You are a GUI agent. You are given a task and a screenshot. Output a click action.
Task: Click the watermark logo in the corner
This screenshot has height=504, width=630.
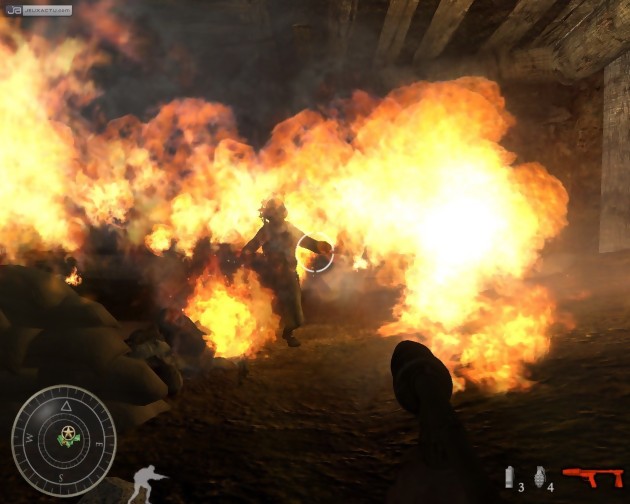click(x=38, y=10)
